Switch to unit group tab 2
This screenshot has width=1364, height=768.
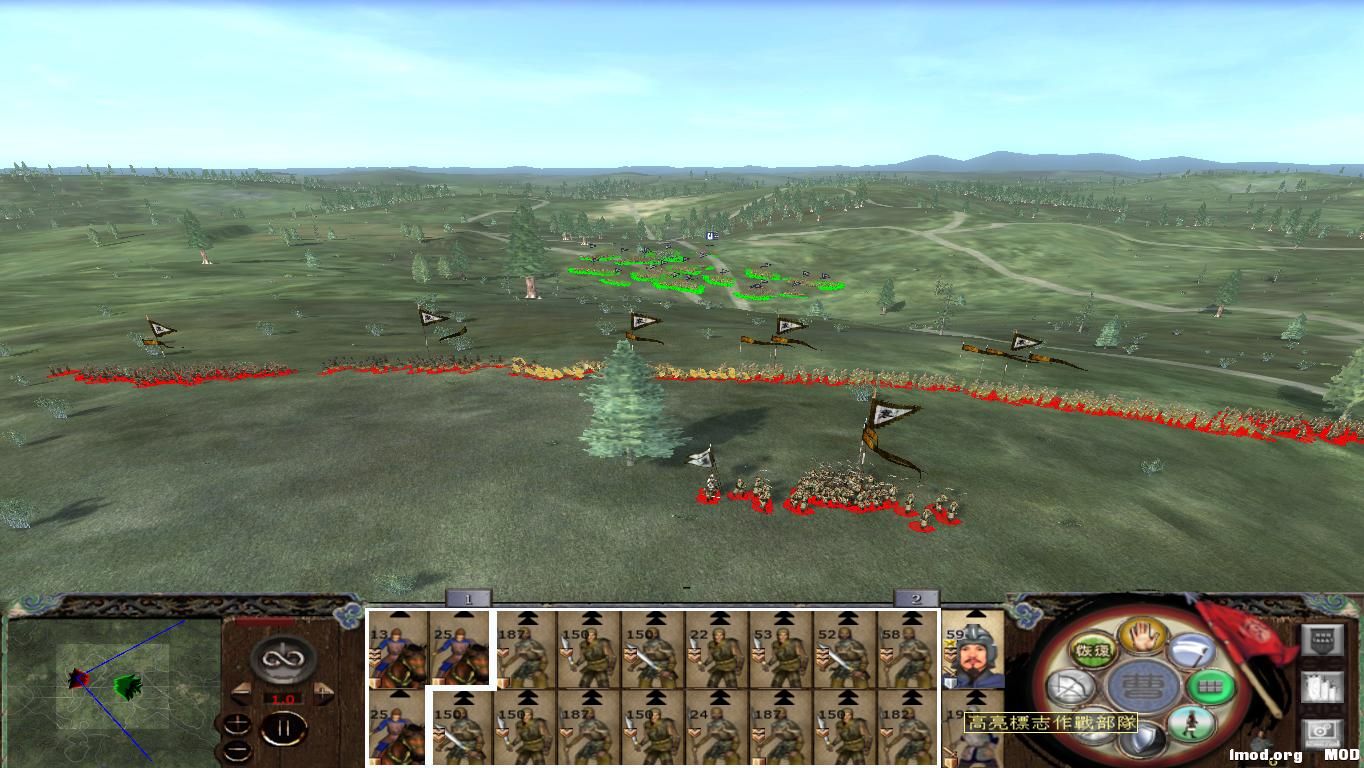click(x=916, y=599)
